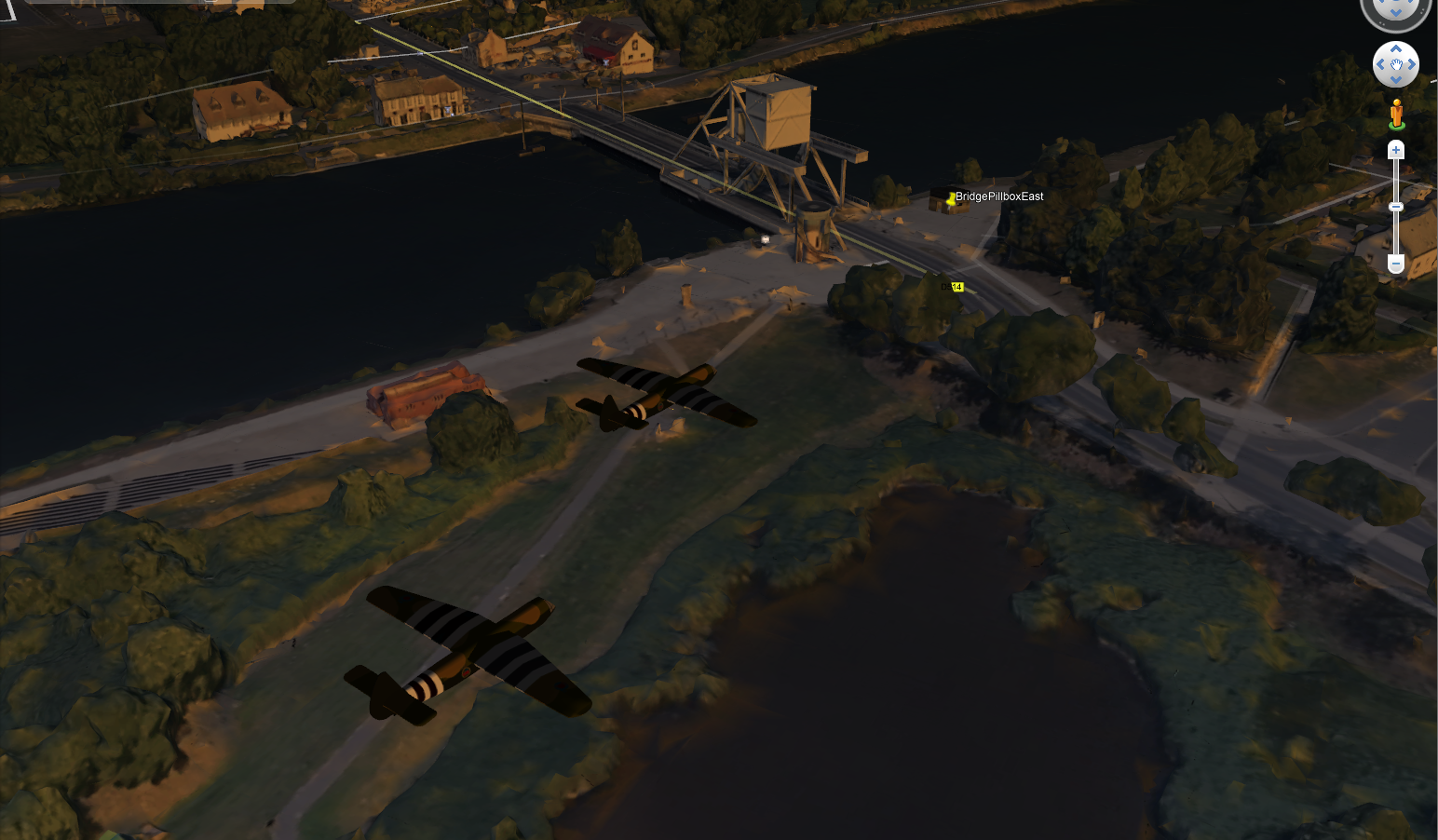Click the zoom-out minus button

1395,264
